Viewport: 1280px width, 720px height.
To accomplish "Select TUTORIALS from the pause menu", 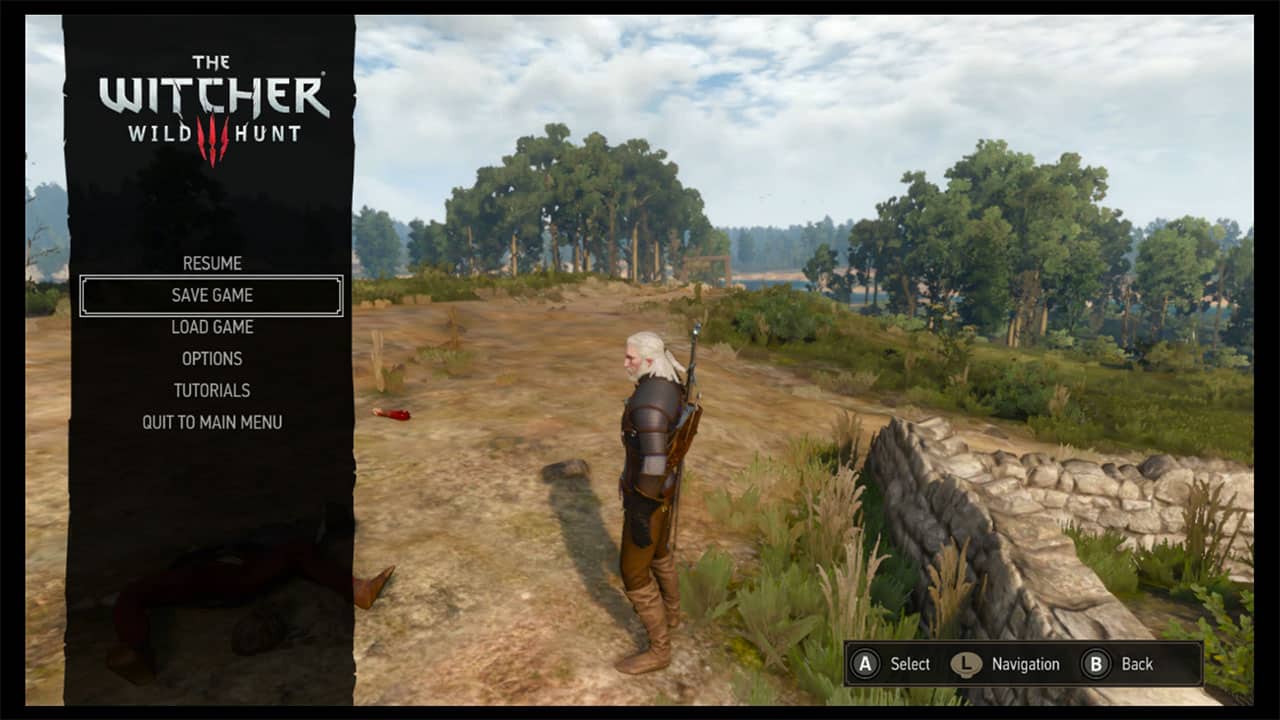I will [x=211, y=391].
